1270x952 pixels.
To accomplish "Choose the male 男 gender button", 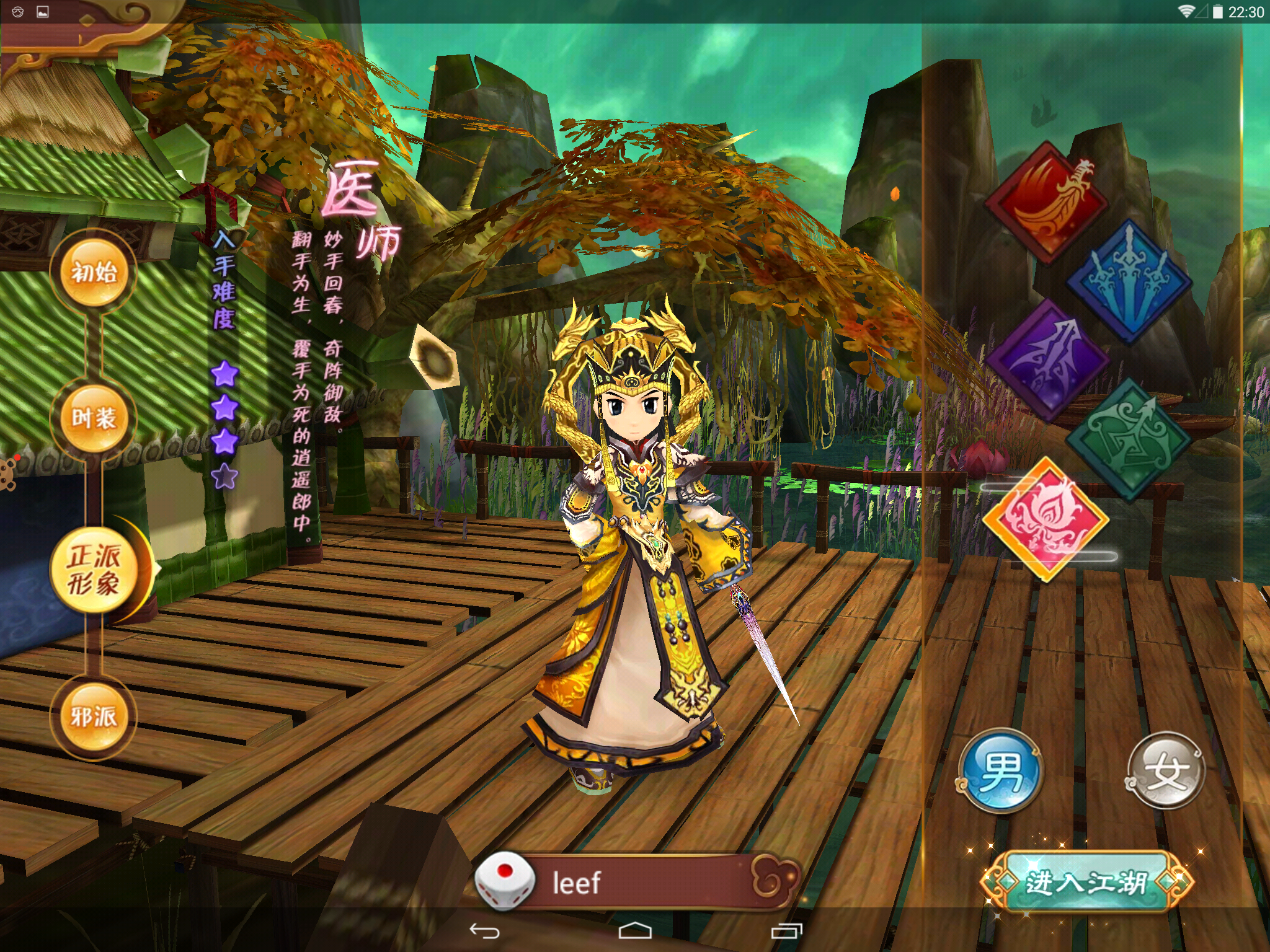I will click(x=1001, y=771).
